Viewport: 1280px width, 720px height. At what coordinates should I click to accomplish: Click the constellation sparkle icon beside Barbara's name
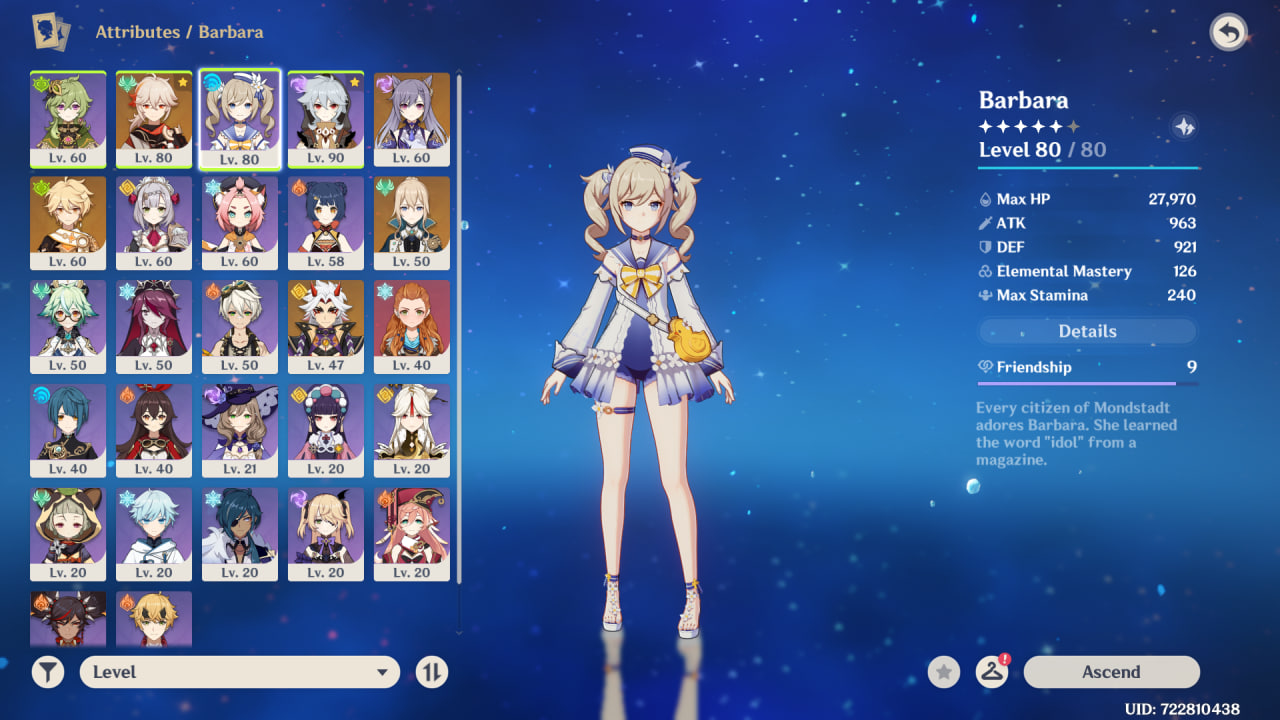tap(1184, 127)
